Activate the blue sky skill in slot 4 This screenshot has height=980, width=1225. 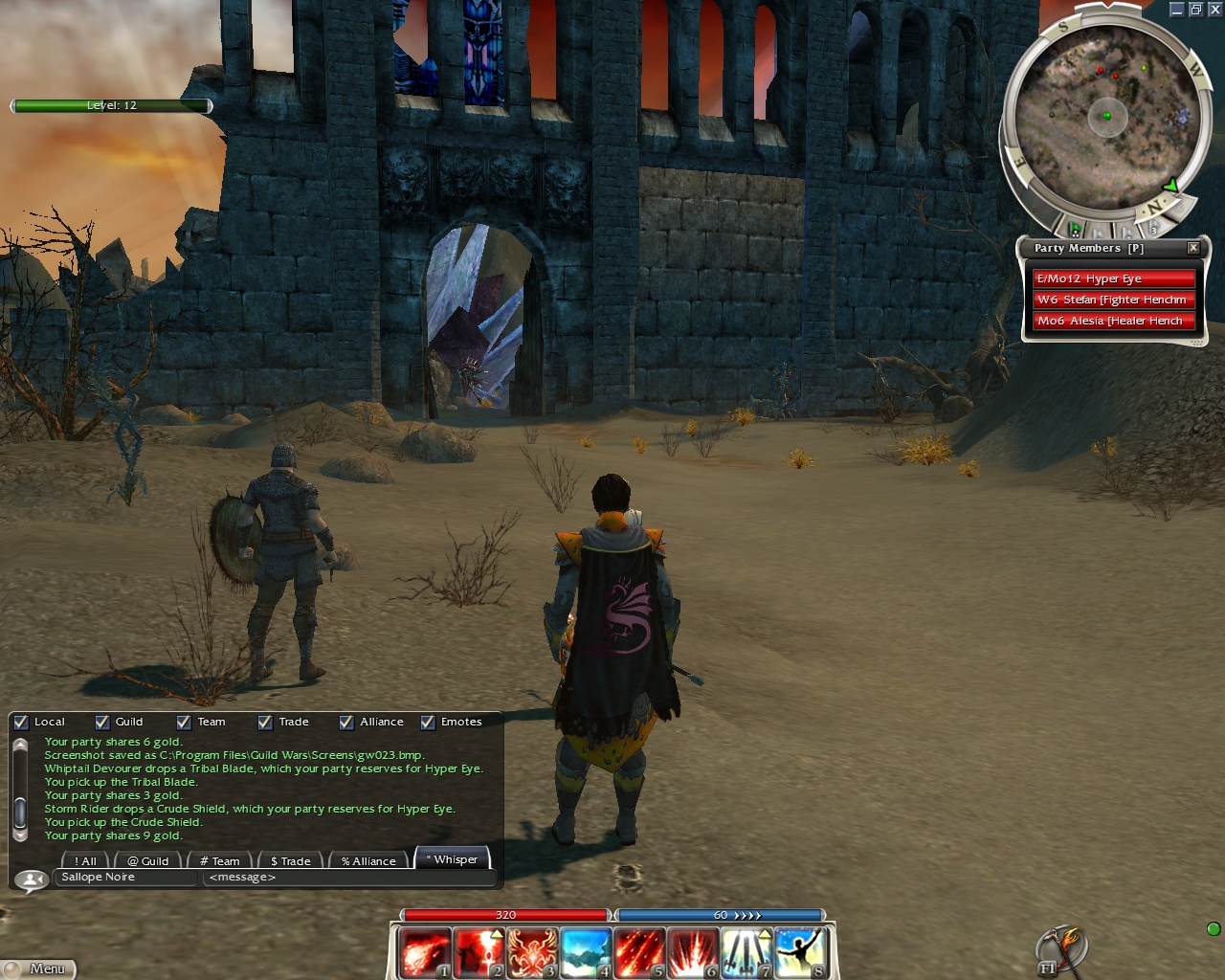pos(585,952)
